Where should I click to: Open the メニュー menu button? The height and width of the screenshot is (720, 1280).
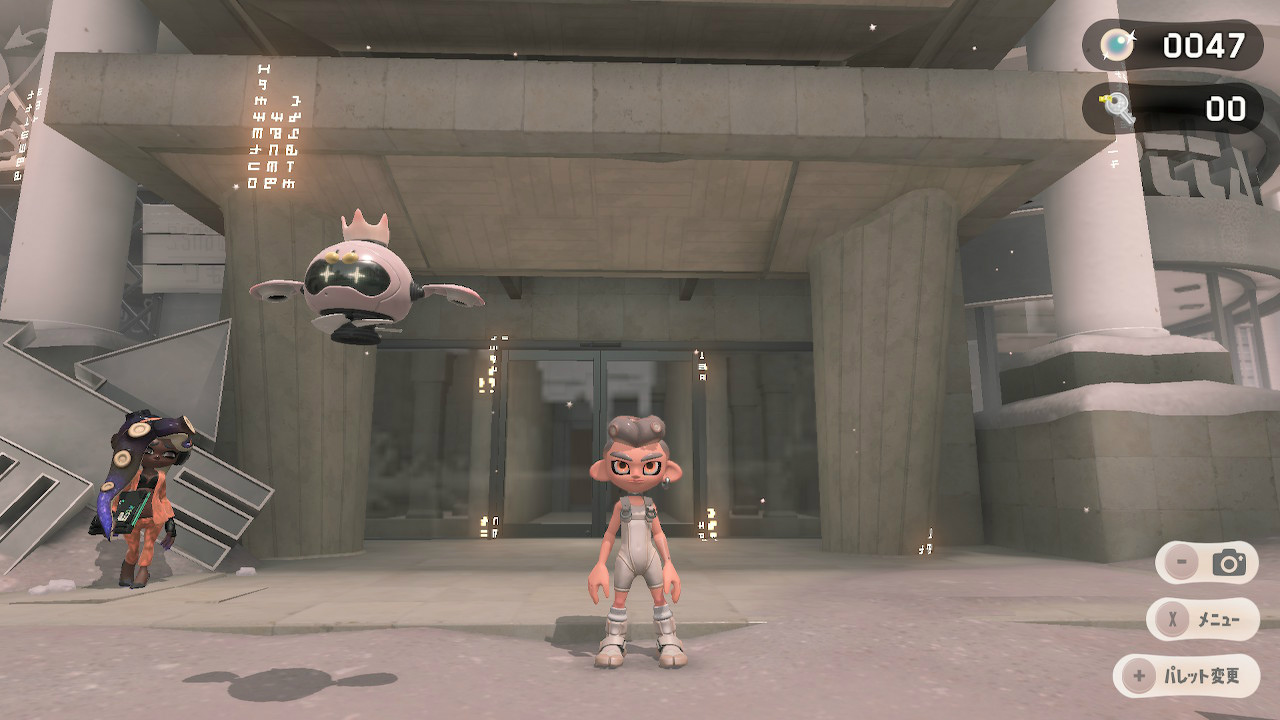[1203, 620]
